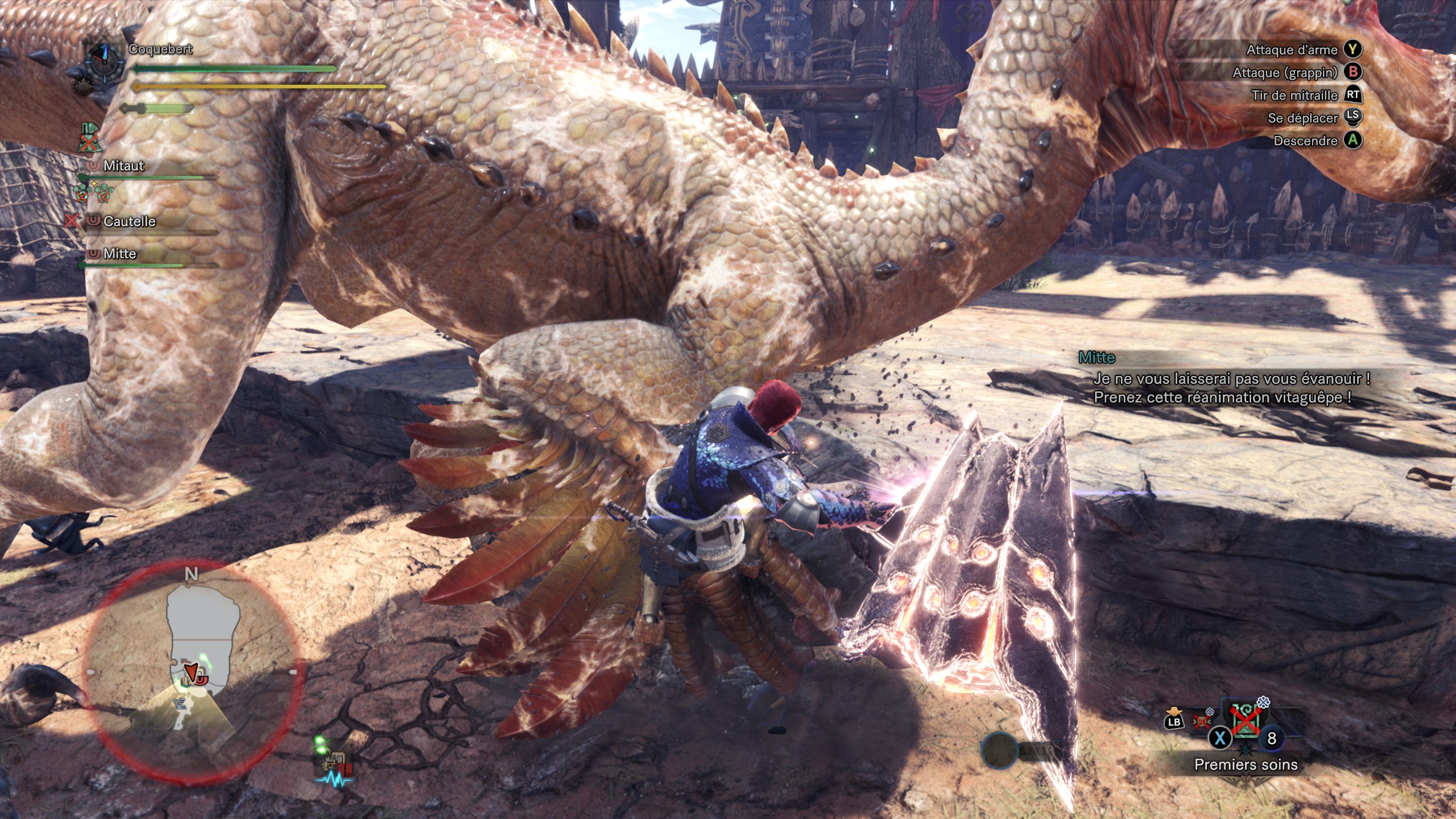Click the red player arrow on the minimap
This screenshot has height=819, width=1456.
tap(191, 672)
